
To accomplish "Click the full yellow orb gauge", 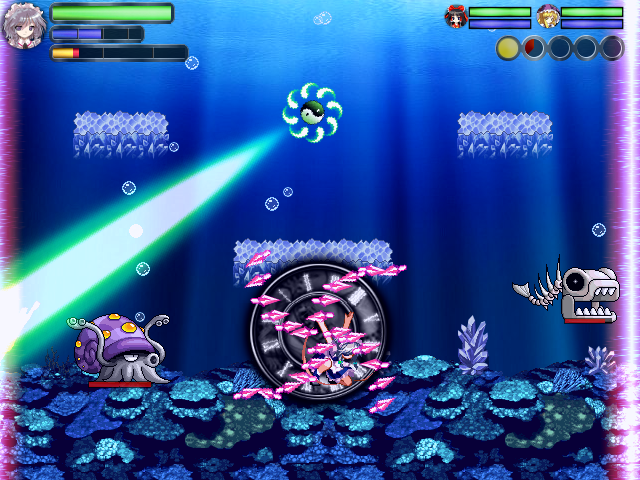I will pyautogui.click(x=508, y=47).
